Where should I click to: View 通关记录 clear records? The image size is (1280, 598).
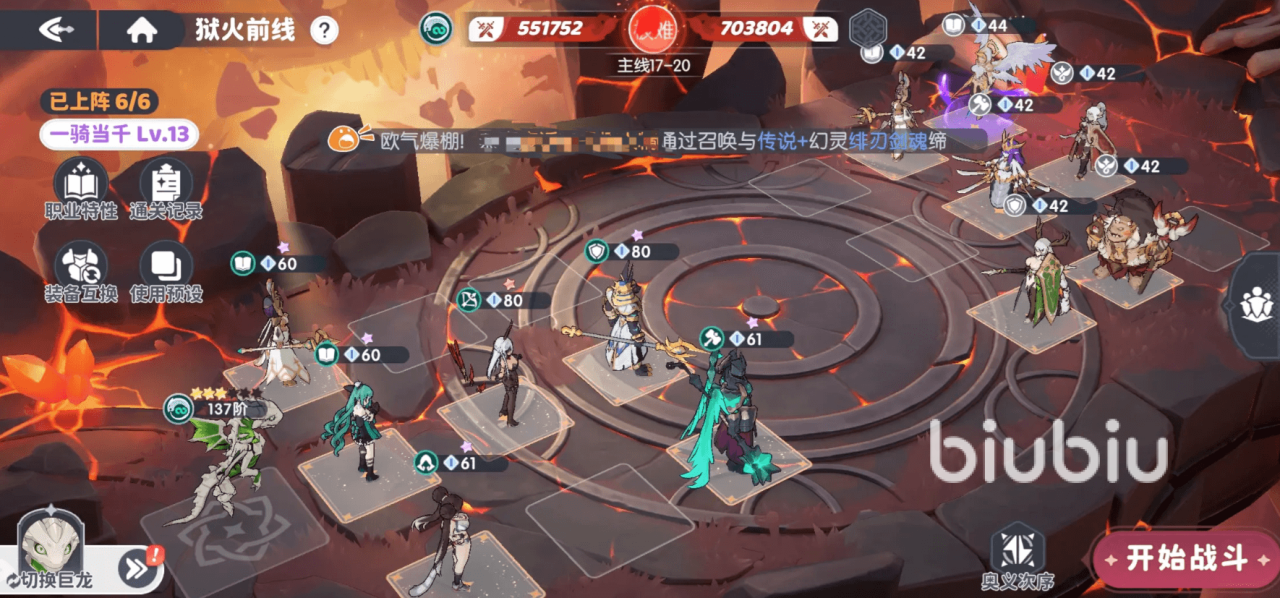(166, 189)
